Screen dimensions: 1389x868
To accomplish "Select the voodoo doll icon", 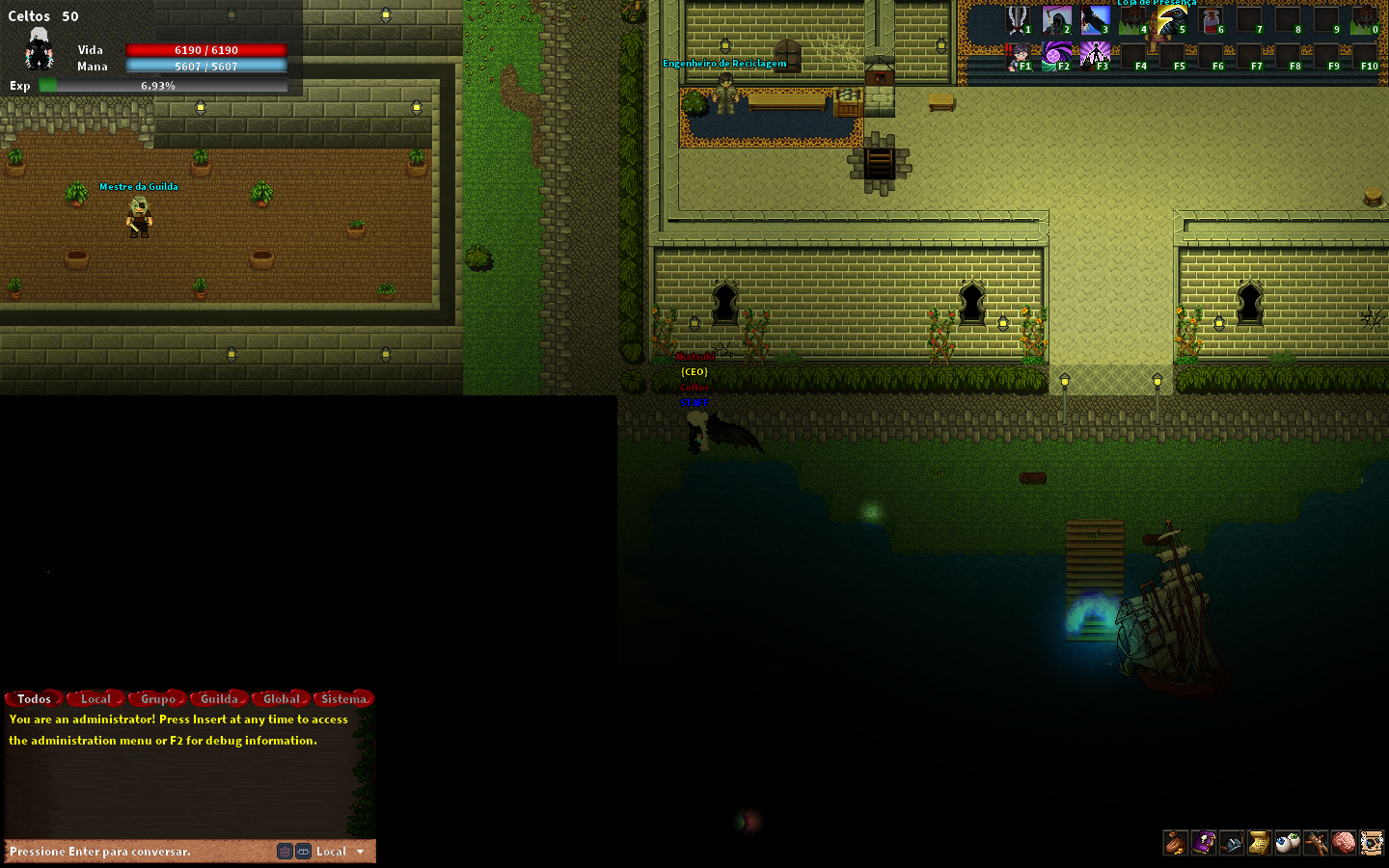I will tap(1314, 843).
